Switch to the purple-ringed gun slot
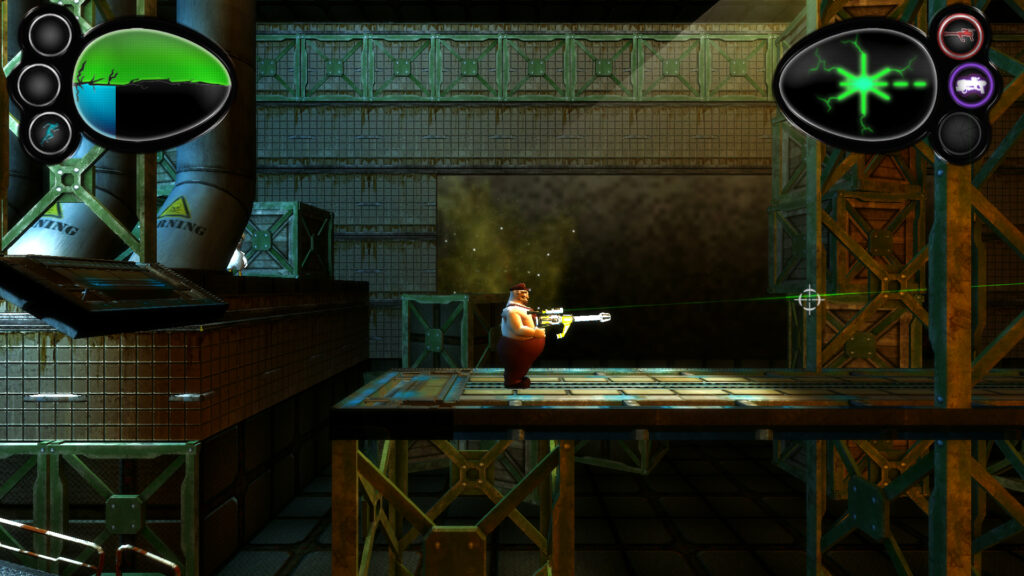Viewport: 1024px width, 576px height. pyautogui.click(x=969, y=85)
